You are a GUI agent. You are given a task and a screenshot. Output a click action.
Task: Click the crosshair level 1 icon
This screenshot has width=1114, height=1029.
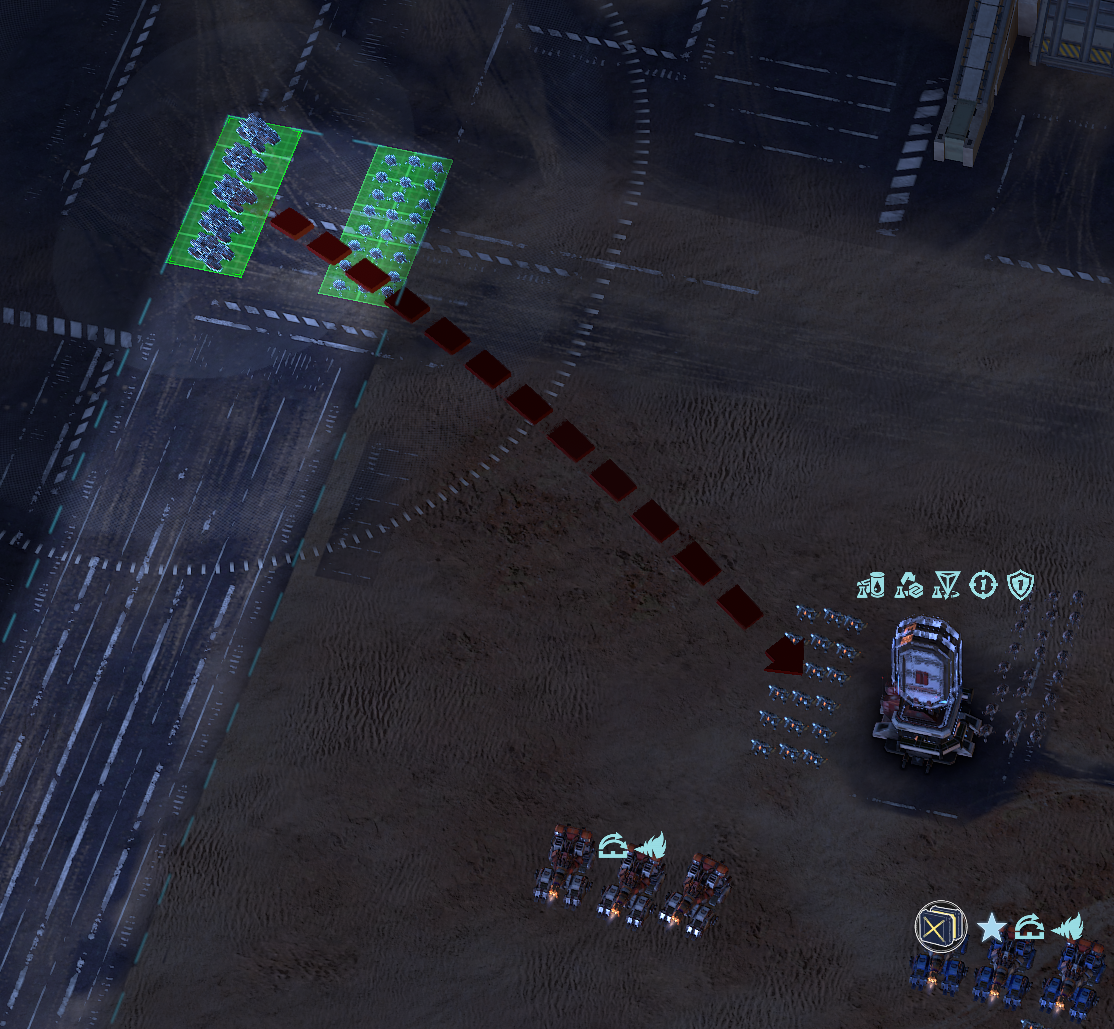984,584
